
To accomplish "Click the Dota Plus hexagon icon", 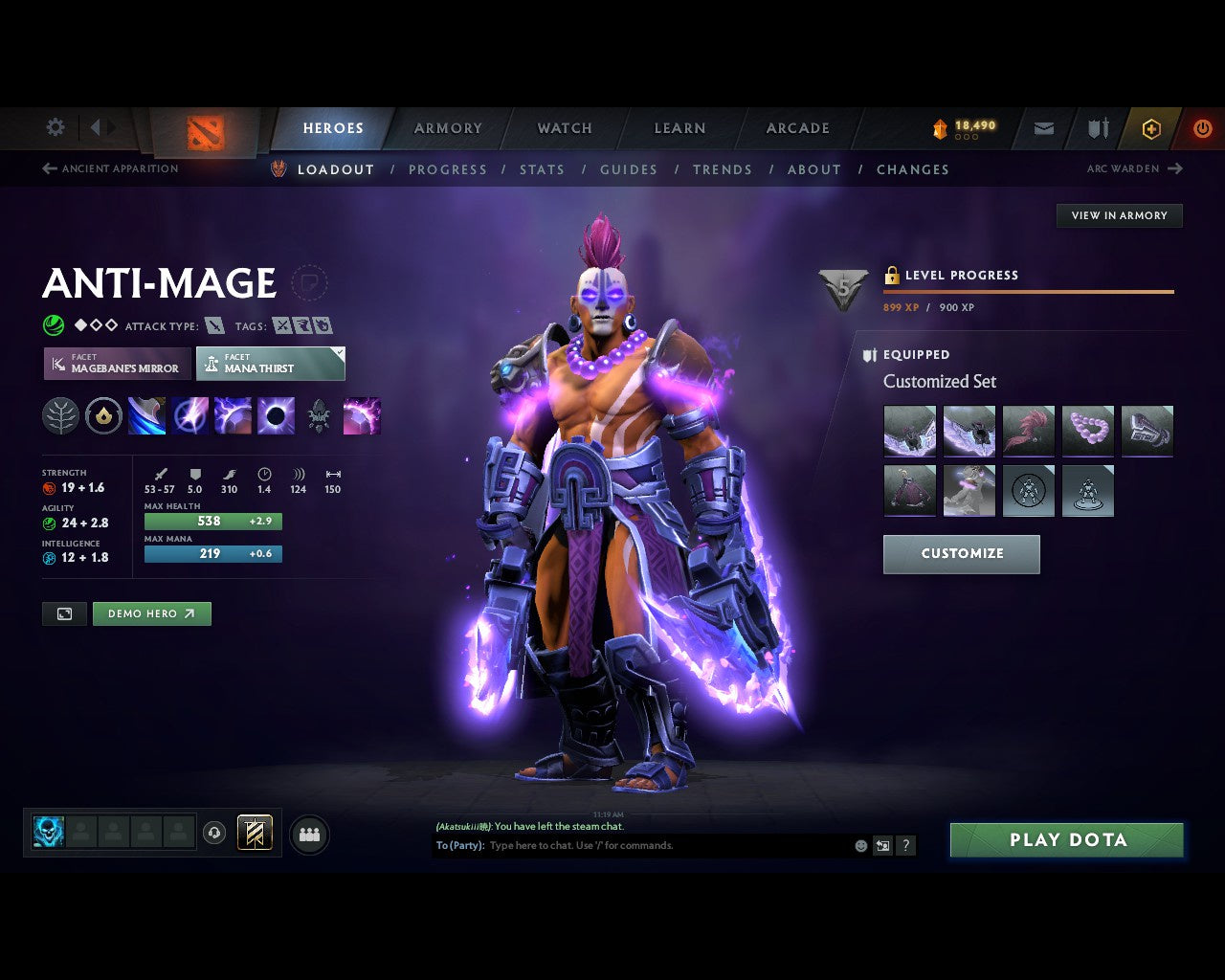I will pos(1151,128).
